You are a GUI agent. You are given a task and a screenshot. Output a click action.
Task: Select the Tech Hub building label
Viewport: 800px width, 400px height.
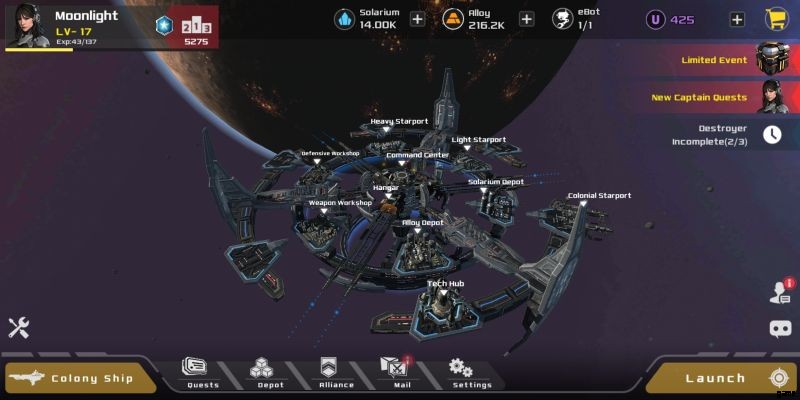[445, 284]
